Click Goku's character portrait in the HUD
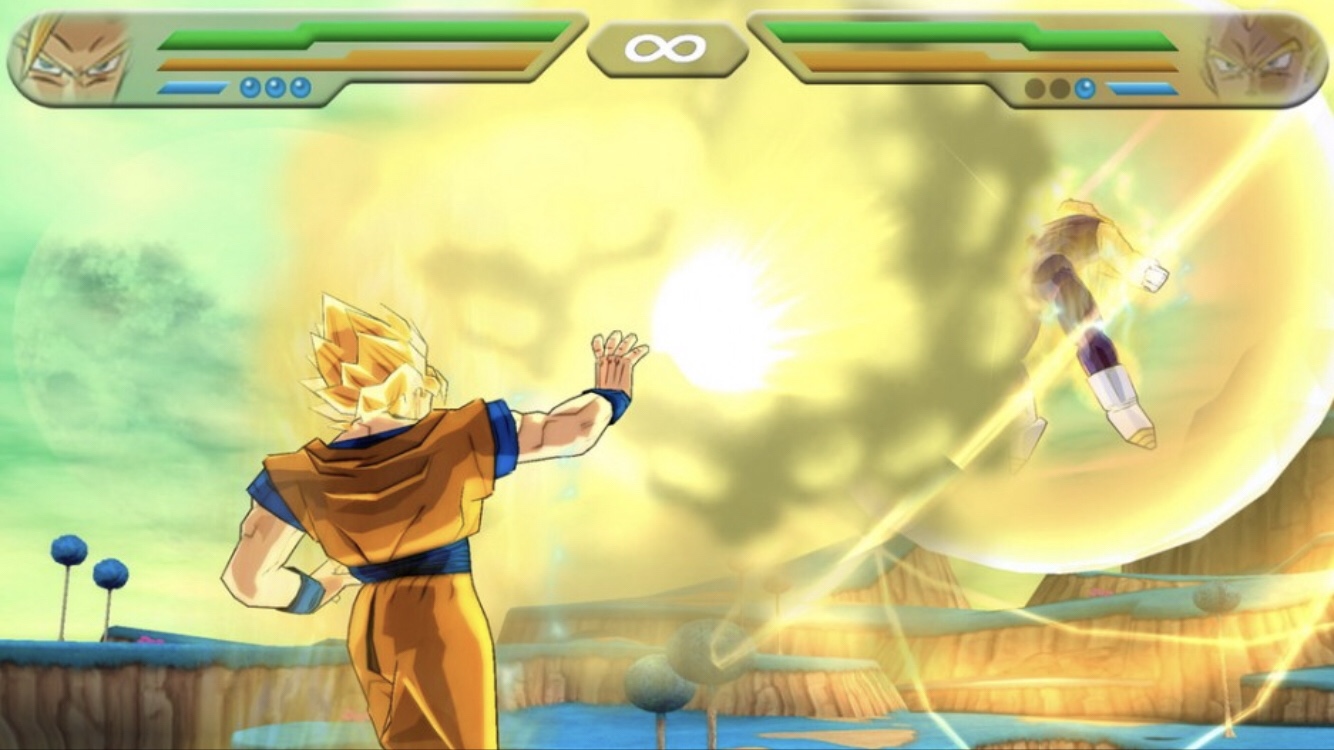The width and height of the screenshot is (1334, 750). click(72, 59)
